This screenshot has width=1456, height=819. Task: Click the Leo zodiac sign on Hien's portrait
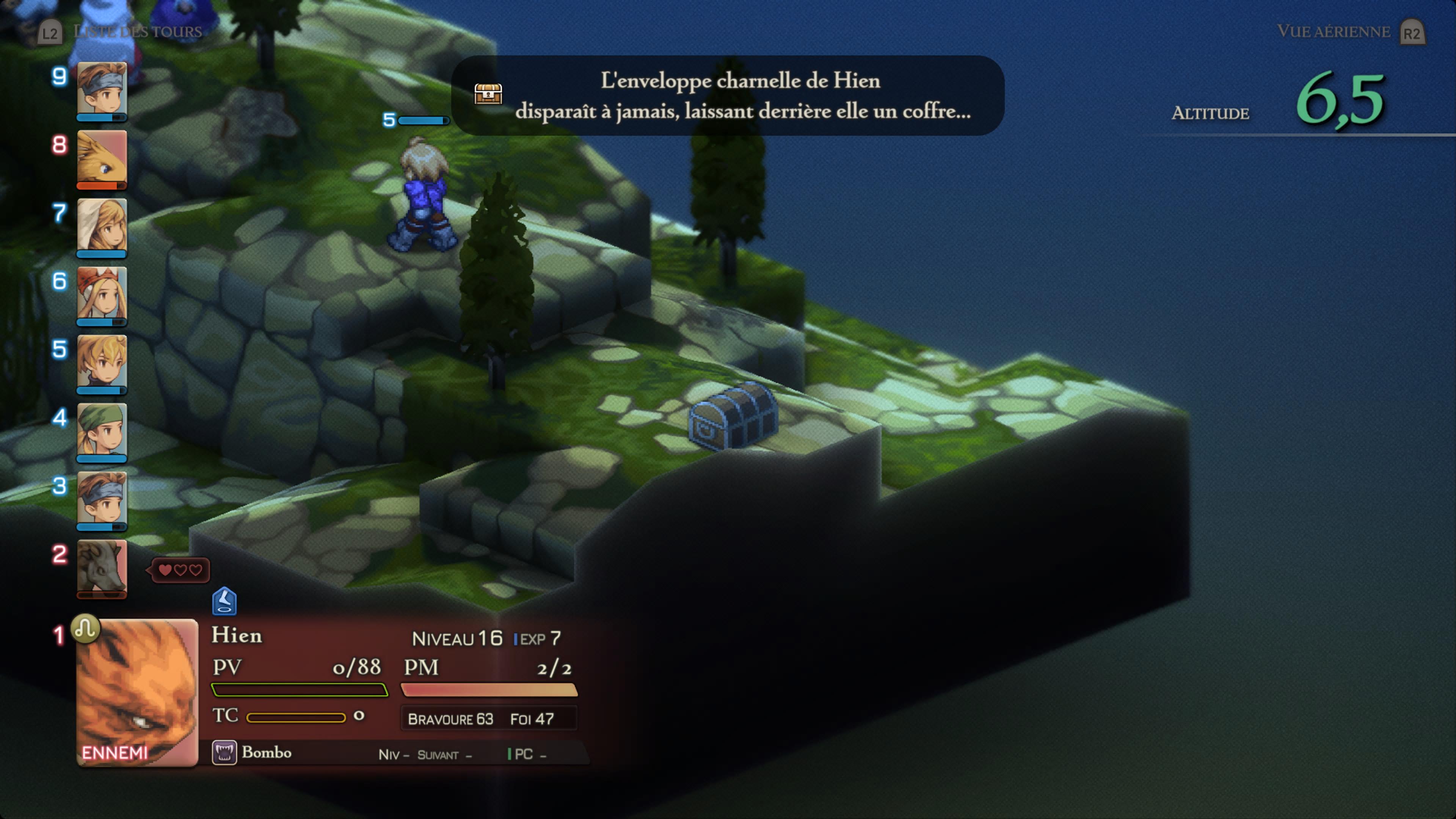pos(85,628)
